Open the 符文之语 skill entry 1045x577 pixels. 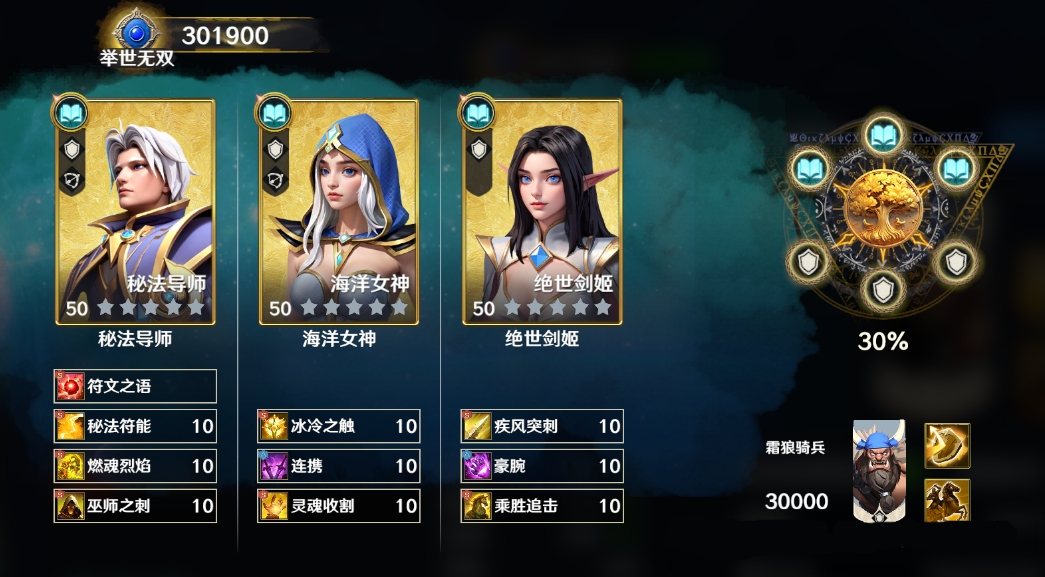pyautogui.click(x=135, y=386)
